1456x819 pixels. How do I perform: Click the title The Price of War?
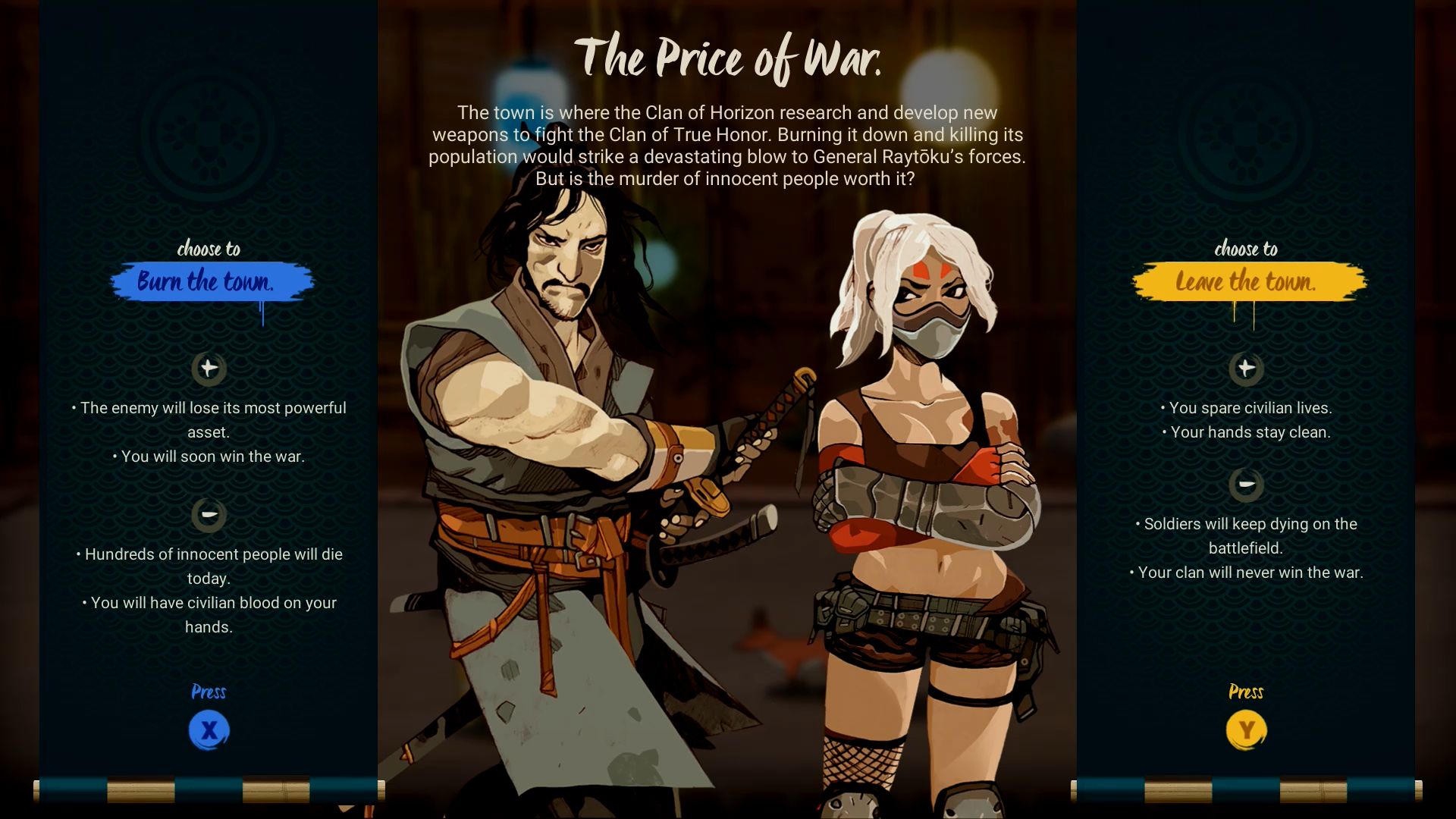[x=730, y=56]
